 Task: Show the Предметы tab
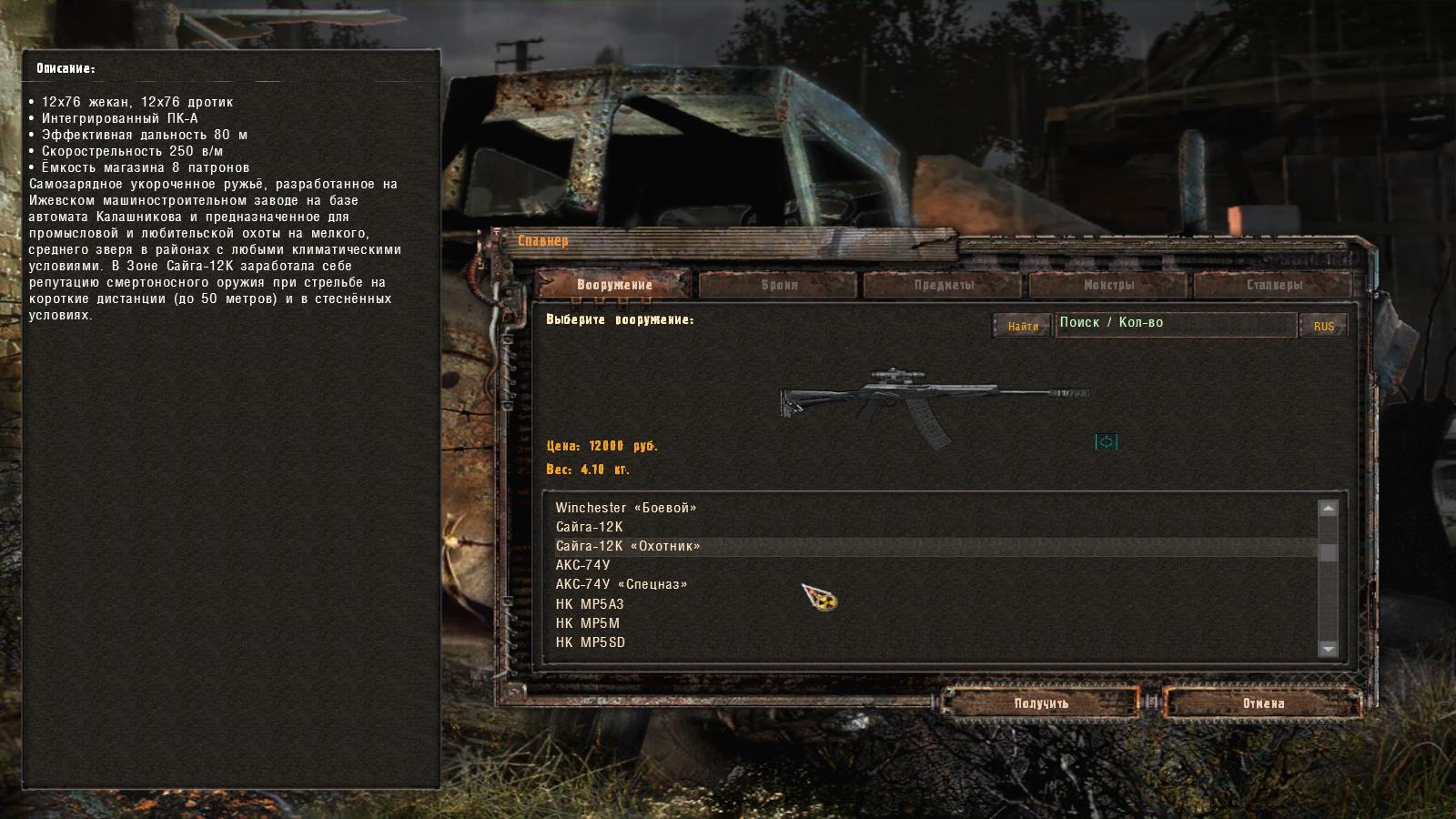point(944,285)
